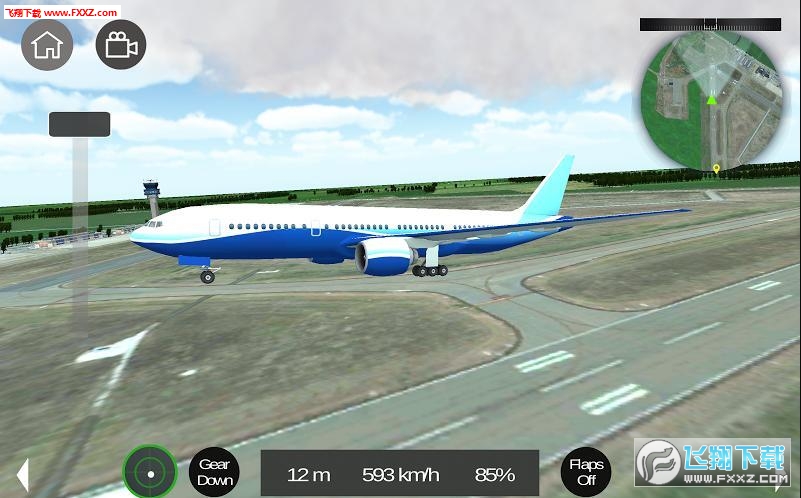
Task: Toggle the Flaps Off button
Action: tap(585, 472)
